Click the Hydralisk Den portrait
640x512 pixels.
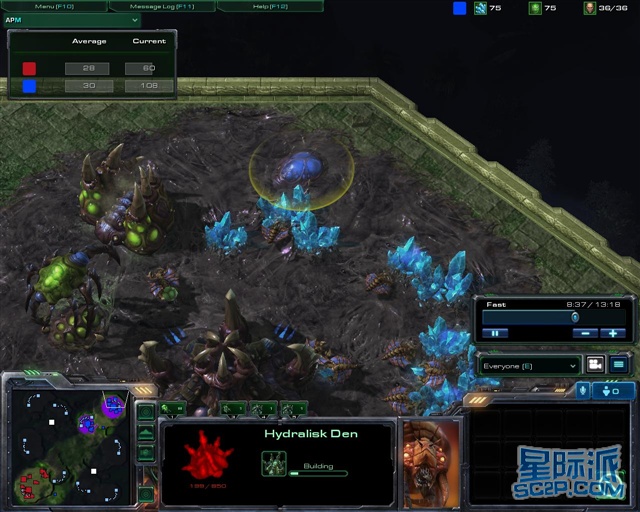point(431,455)
